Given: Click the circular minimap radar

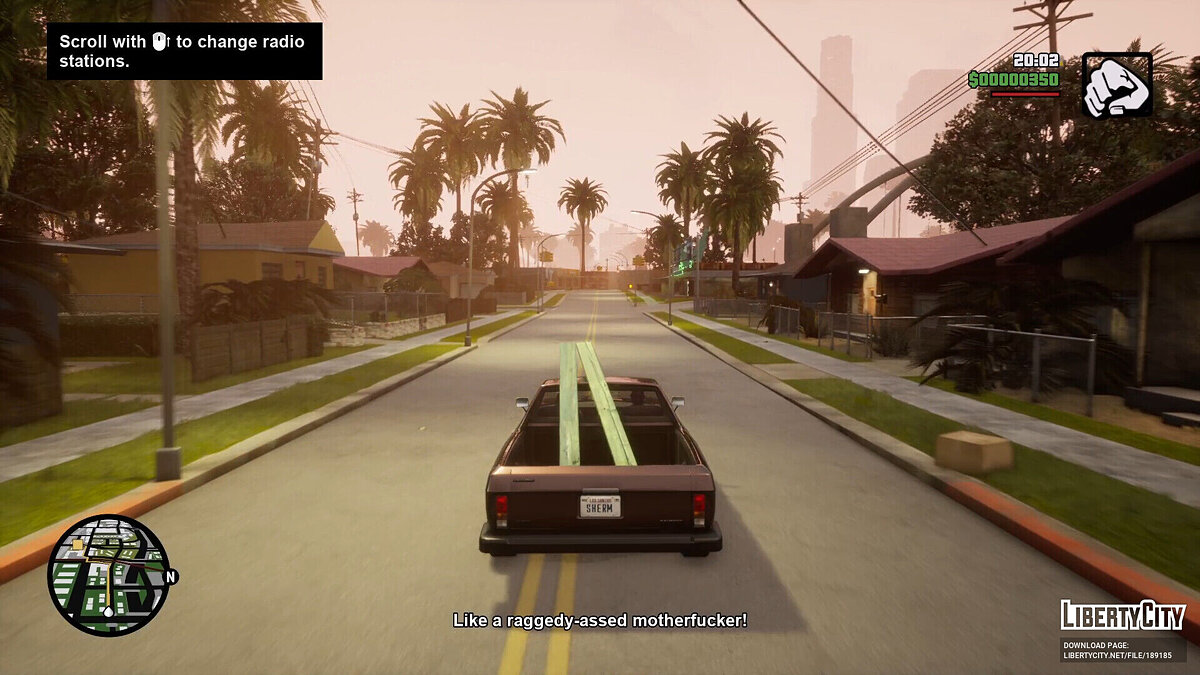Looking at the screenshot, I should click(108, 575).
